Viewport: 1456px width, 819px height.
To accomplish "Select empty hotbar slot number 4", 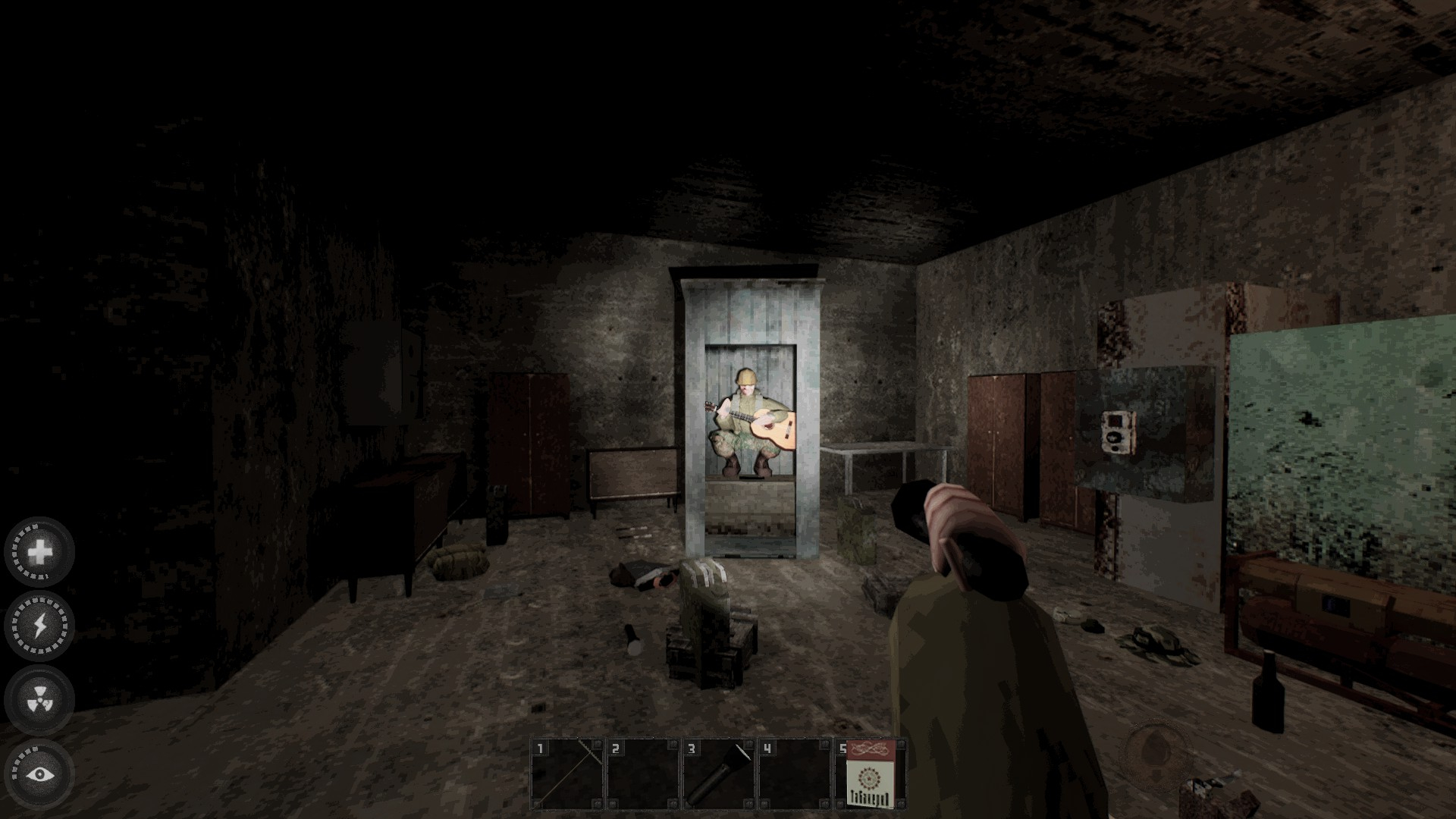I will point(795,774).
